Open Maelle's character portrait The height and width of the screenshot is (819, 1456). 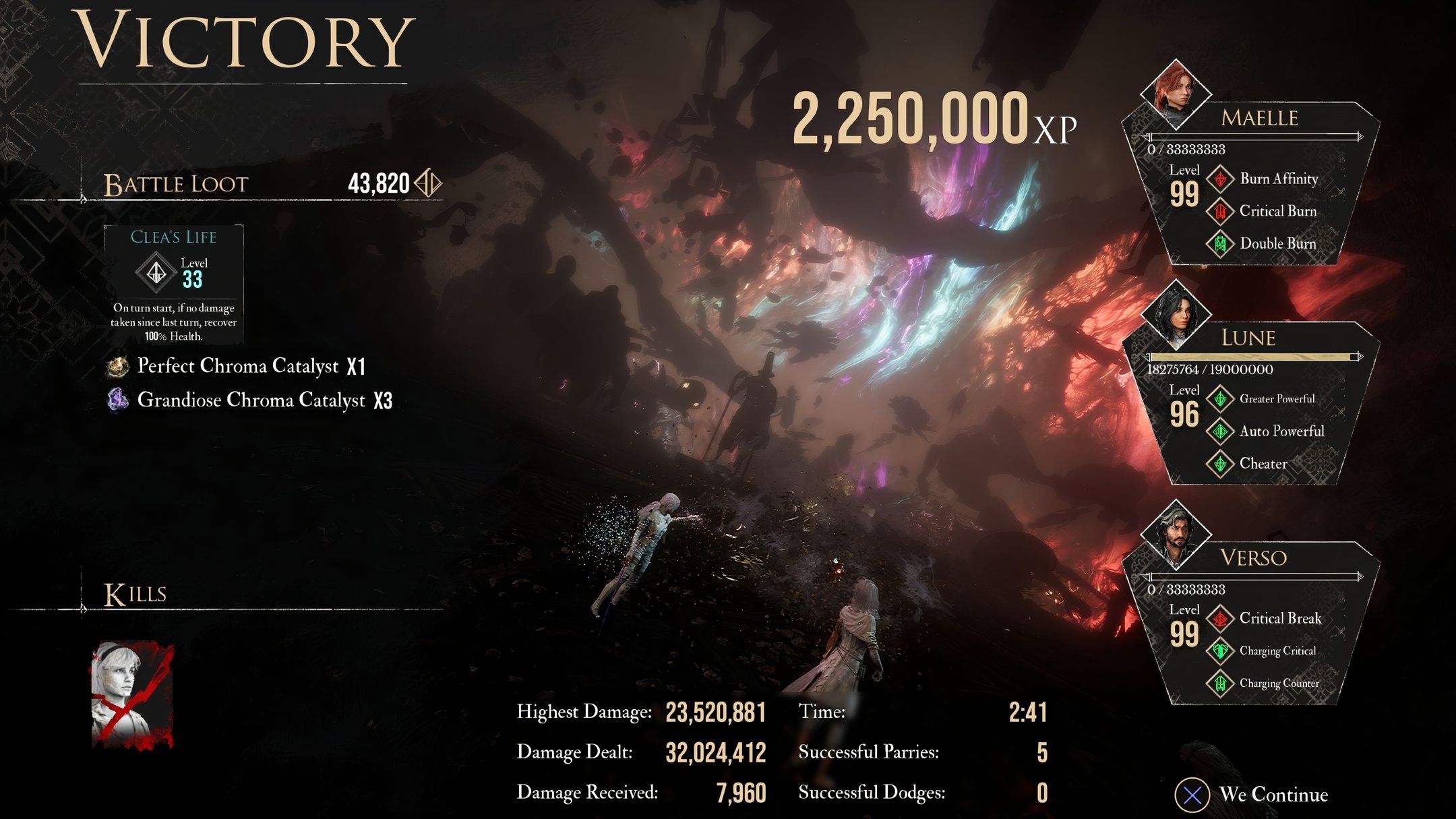pyautogui.click(x=1175, y=94)
